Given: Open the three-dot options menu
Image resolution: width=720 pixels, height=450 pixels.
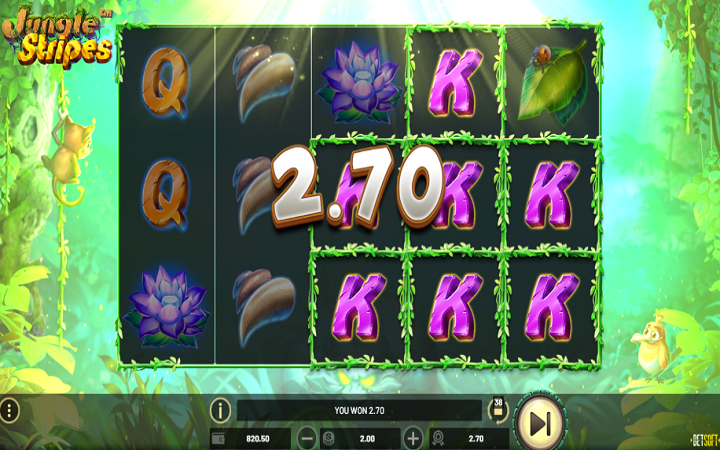Looking at the screenshot, I should [9, 410].
